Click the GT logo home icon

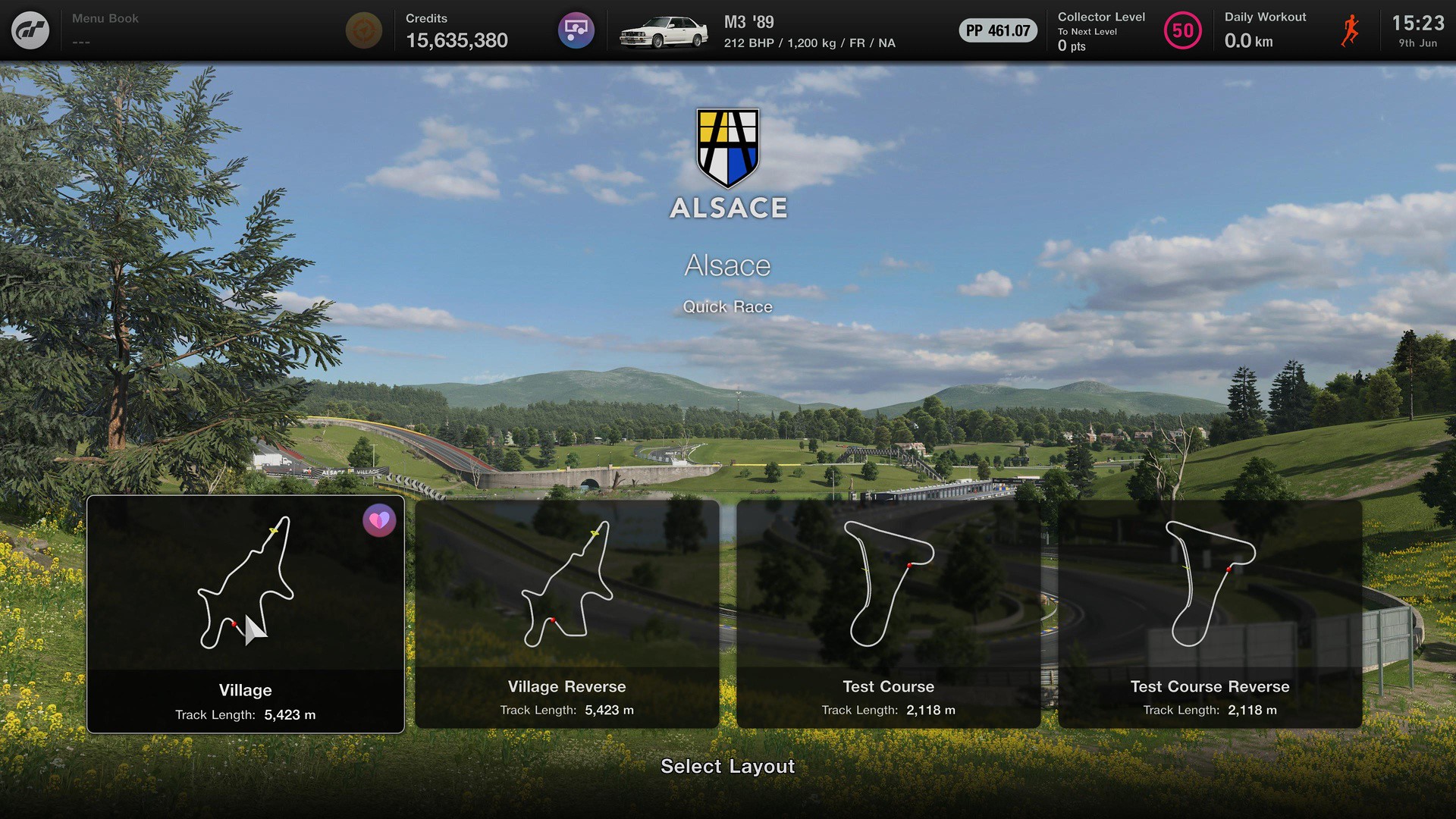point(30,30)
